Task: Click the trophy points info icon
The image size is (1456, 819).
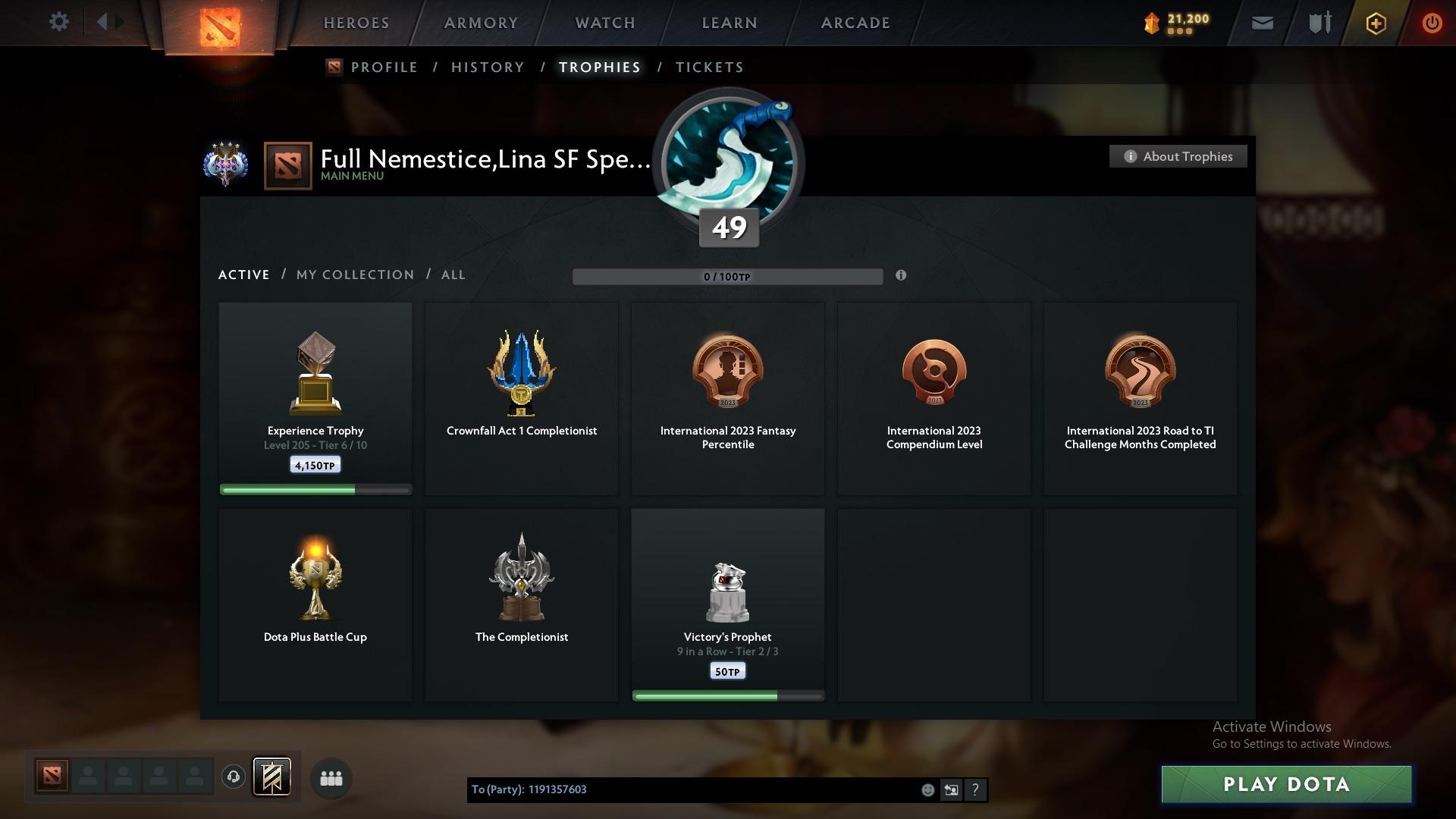Action: pos(902,277)
